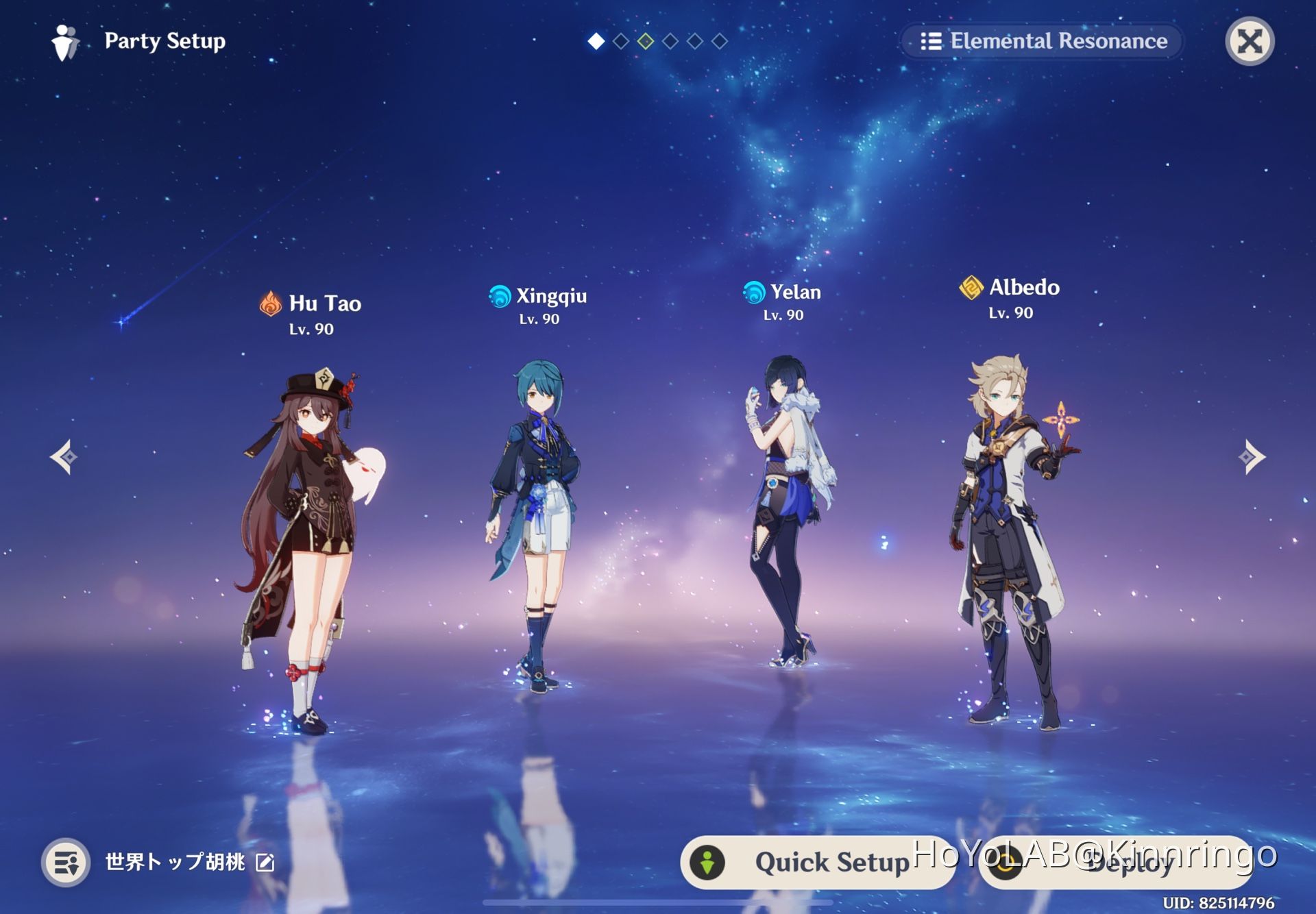Click the Hydro element icon beside Yelan
This screenshot has height=914, width=1316.
point(753,291)
